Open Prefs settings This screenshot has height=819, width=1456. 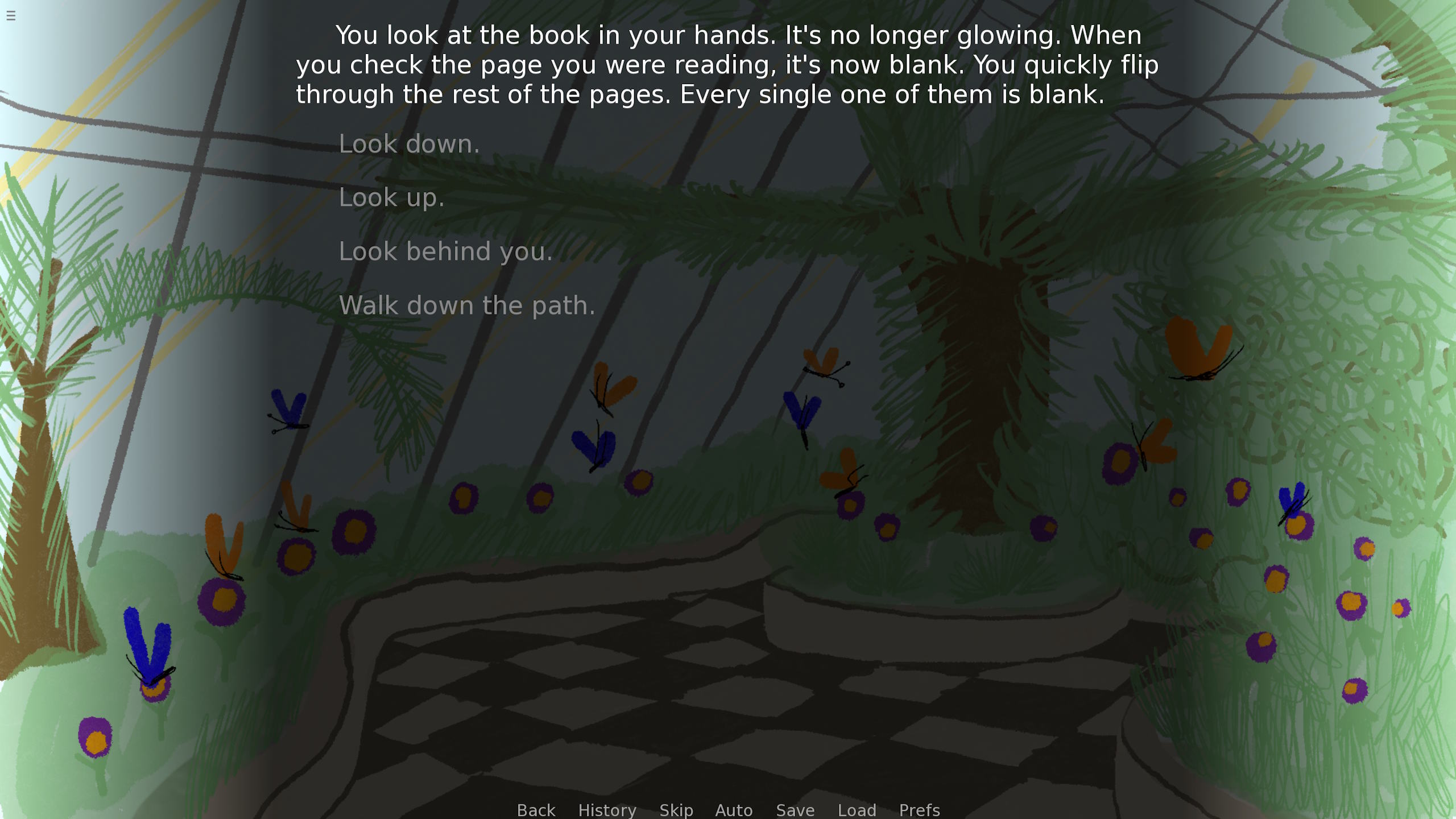coord(919,809)
